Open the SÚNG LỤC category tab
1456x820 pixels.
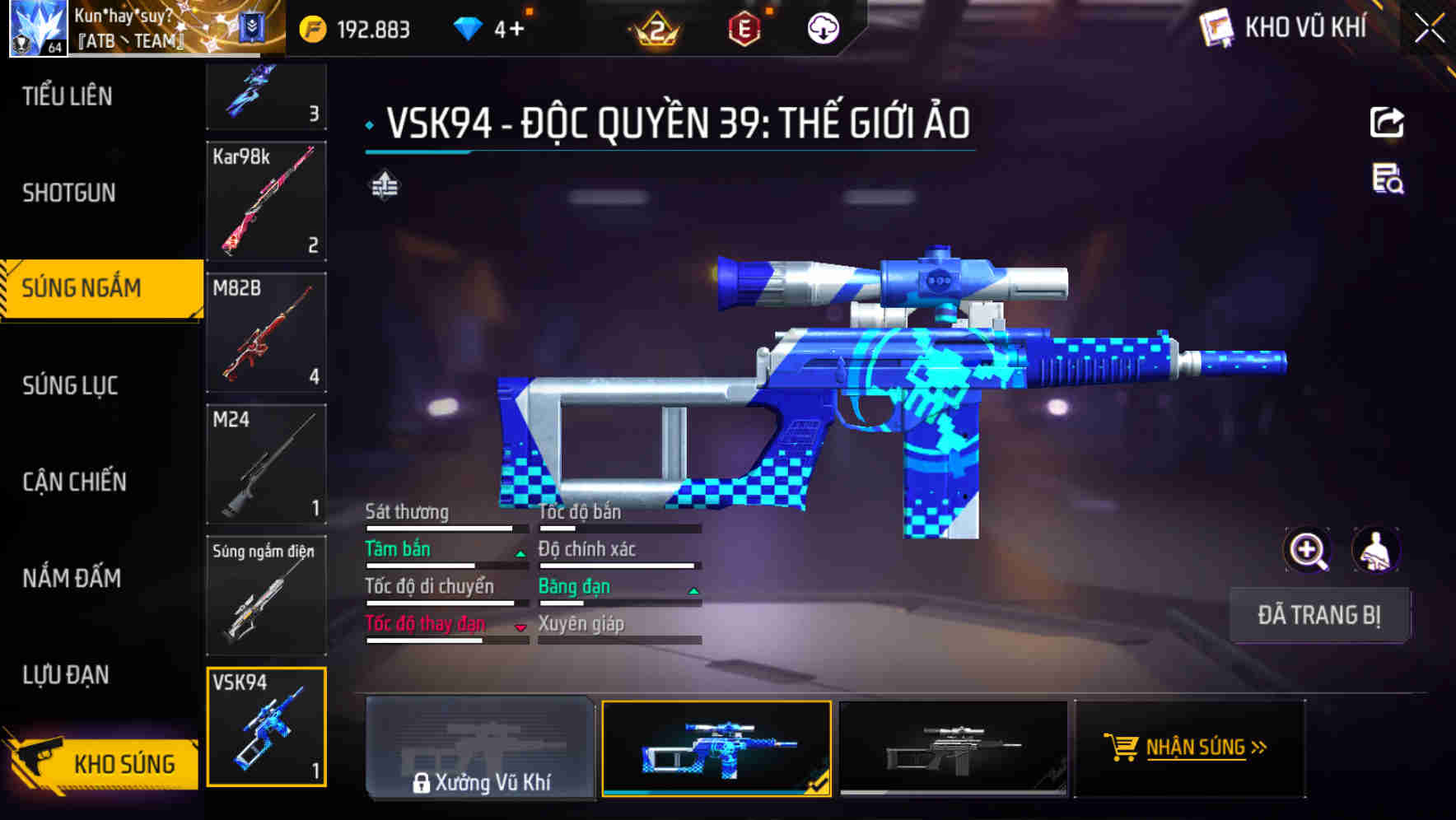[x=68, y=384]
